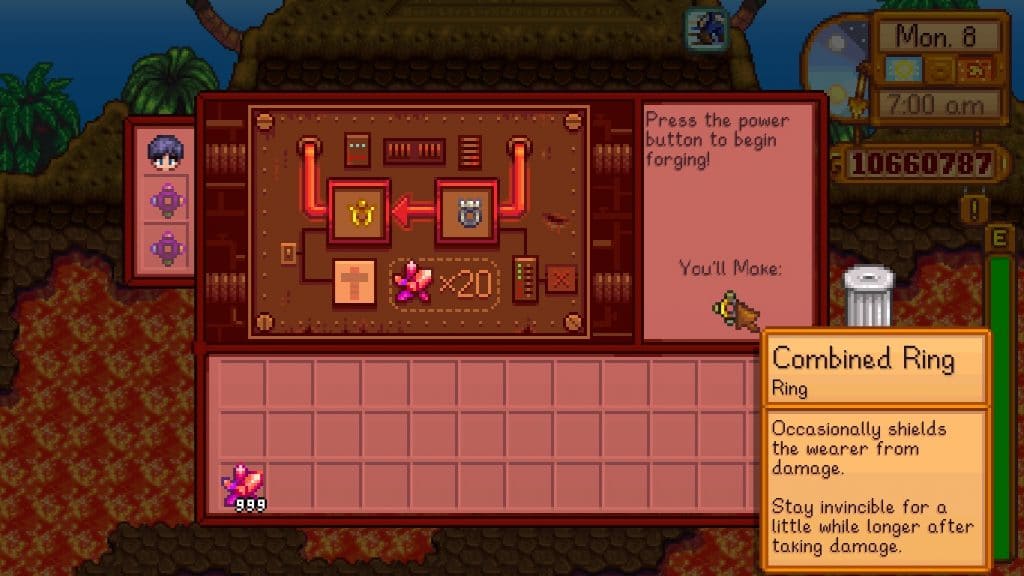The width and height of the screenshot is (1024, 576).
Task: Click the buff icon above the forge menu
Action: [x=706, y=30]
